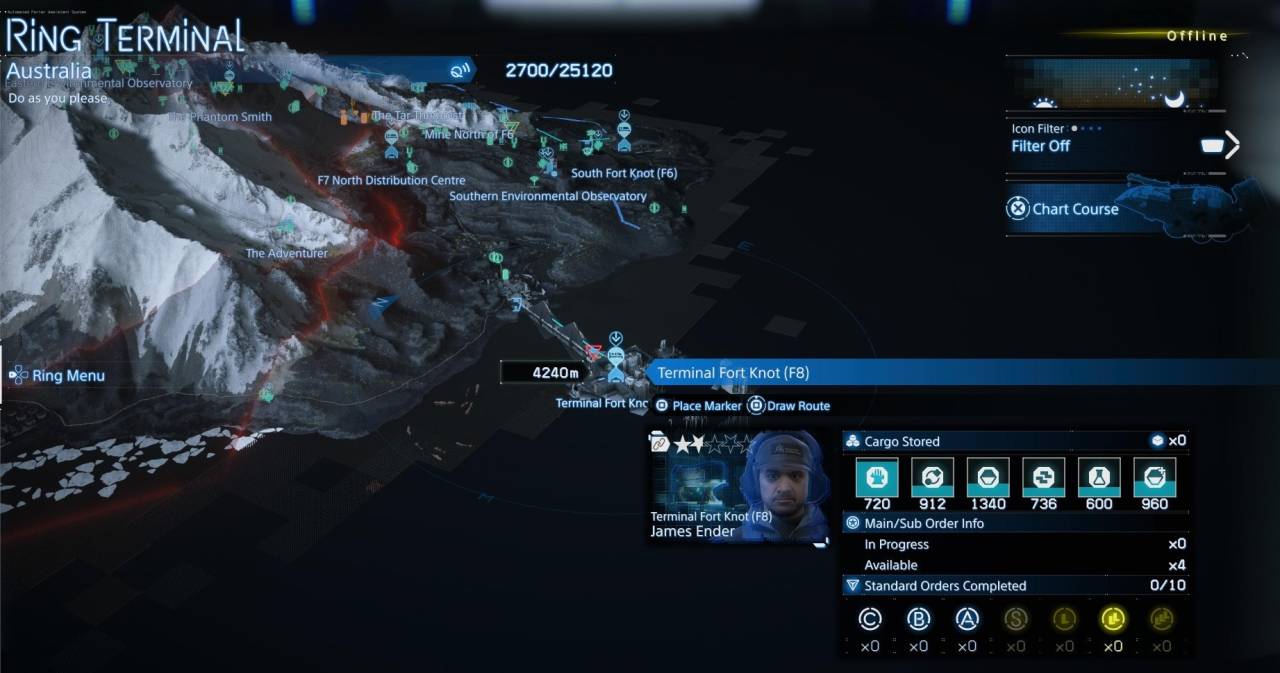Select the cargo slot showing 912
Image resolution: width=1280 pixels, height=673 pixels.
coord(932,478)
